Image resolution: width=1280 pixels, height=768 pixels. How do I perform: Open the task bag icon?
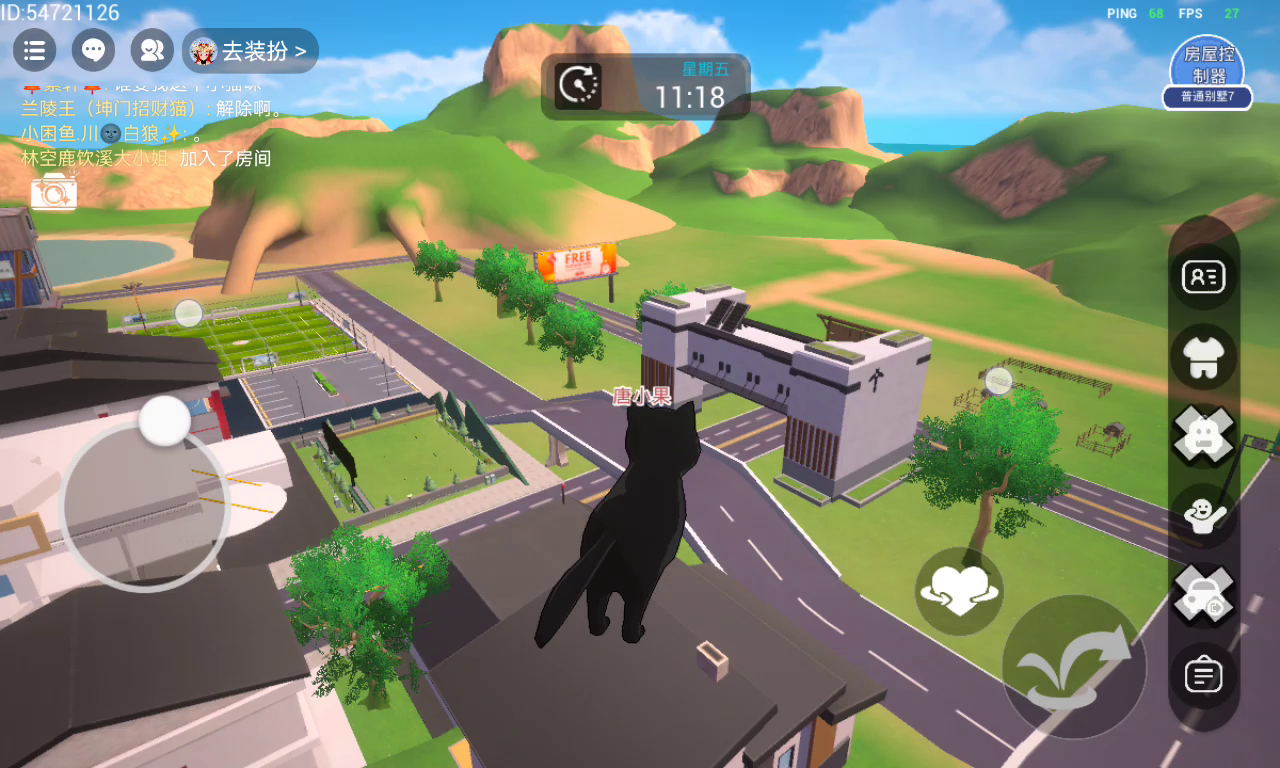(x=1204, y=676)
